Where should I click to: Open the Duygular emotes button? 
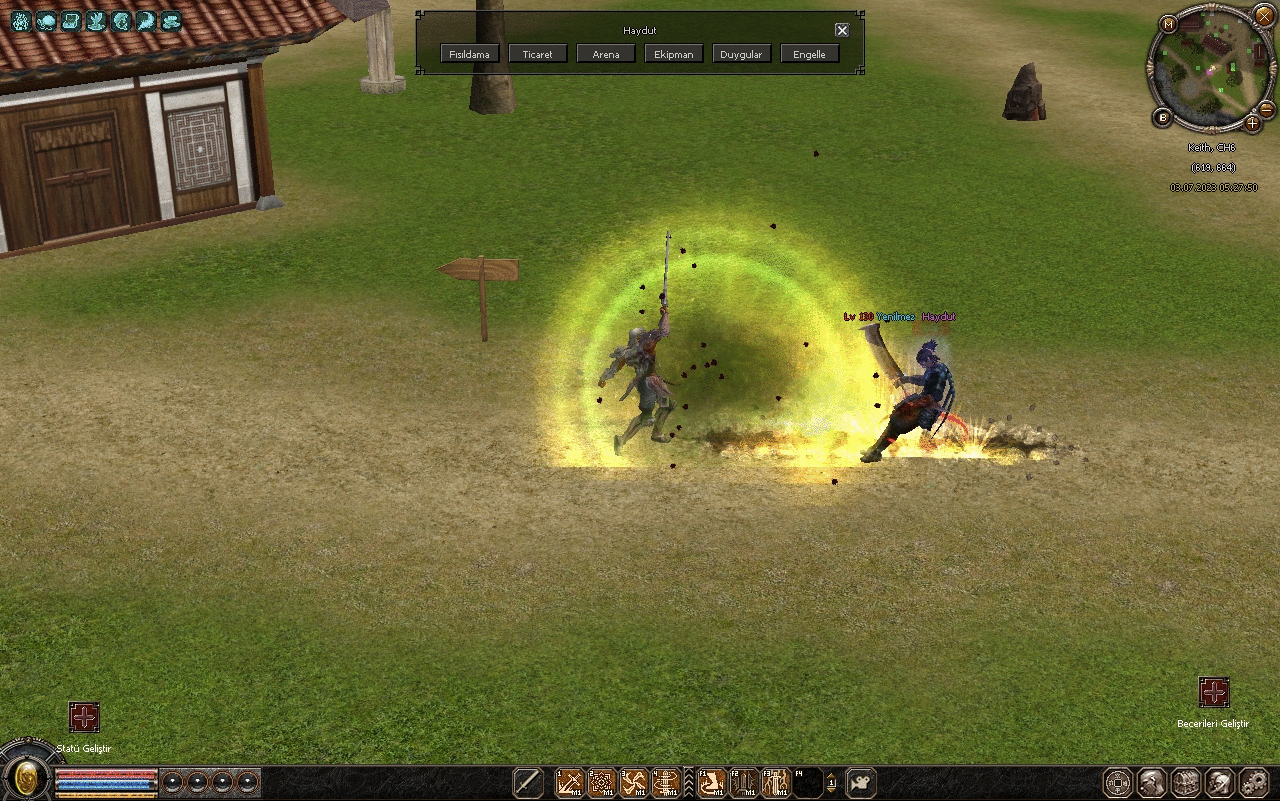(742, 54)
